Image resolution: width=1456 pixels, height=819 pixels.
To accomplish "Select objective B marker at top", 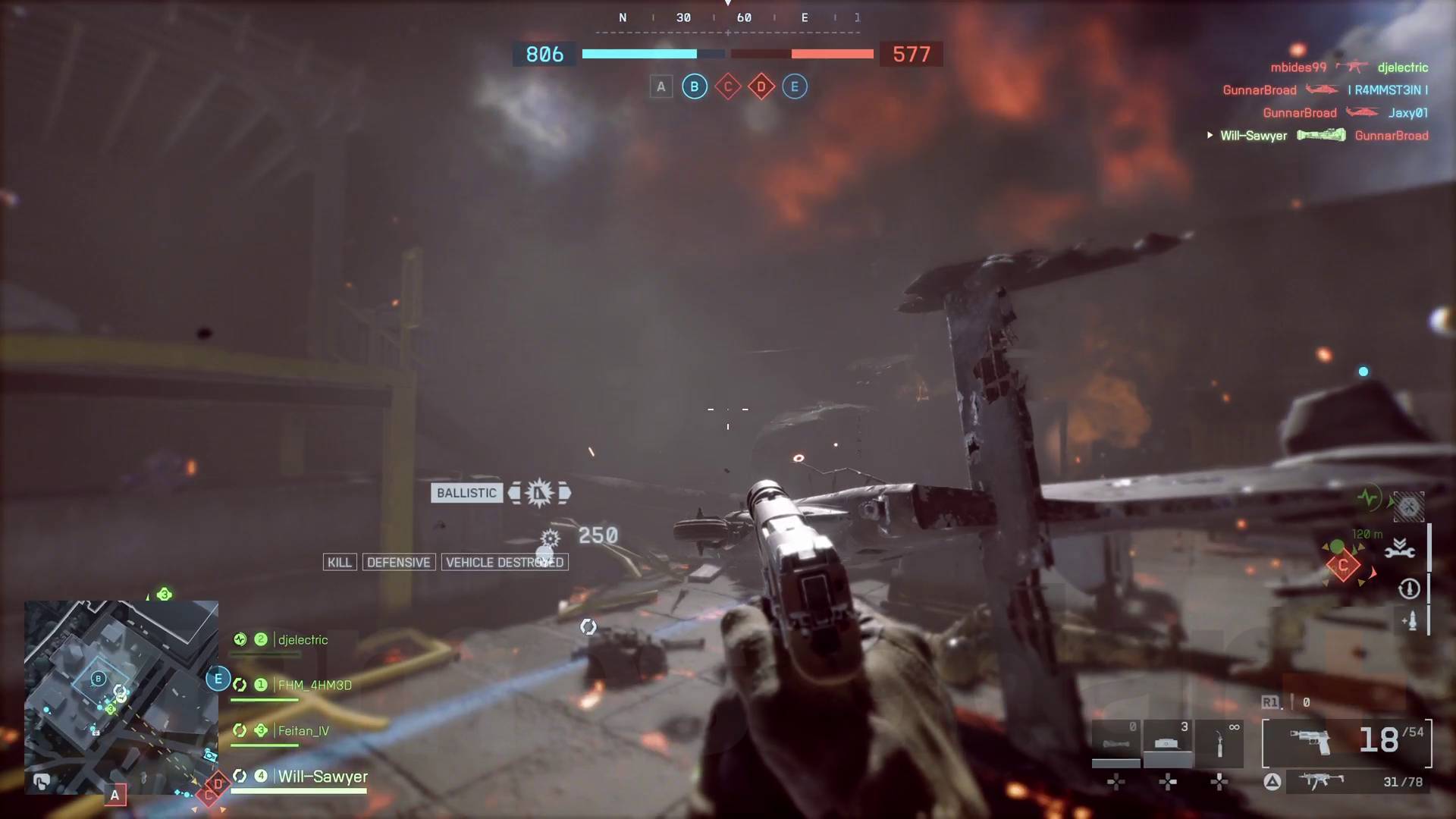I will click(x=694, y=86).
